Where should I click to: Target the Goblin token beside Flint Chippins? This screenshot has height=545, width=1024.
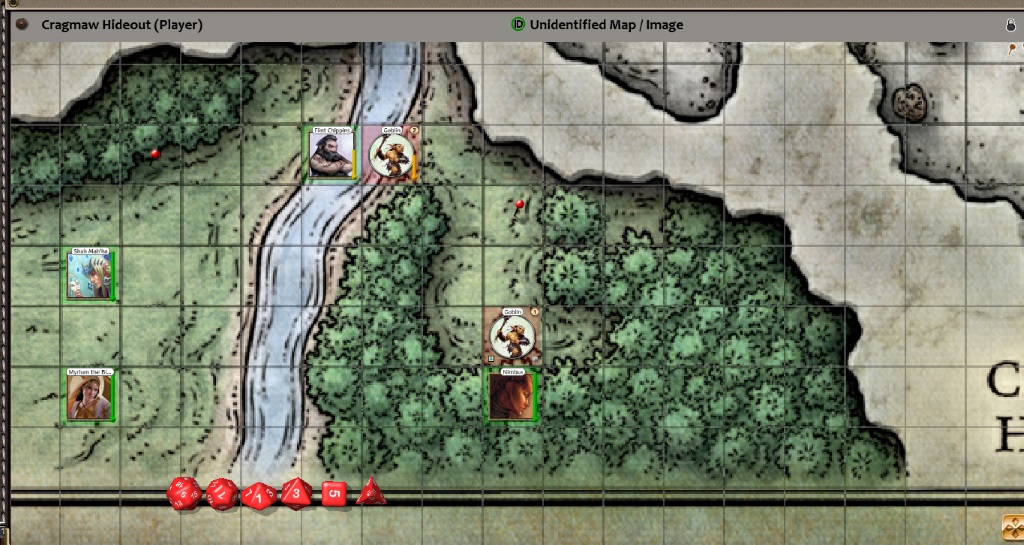(391, 155)
